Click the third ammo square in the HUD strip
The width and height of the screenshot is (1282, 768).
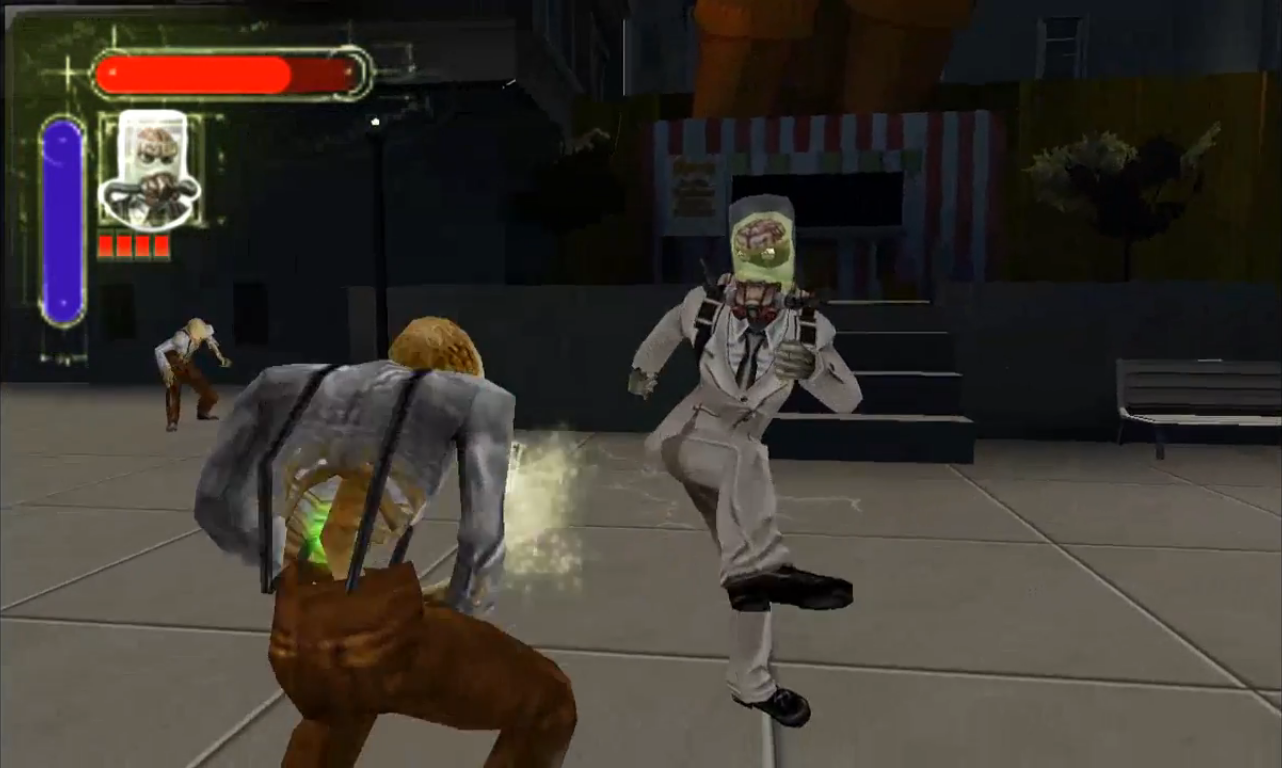(141, 245)
